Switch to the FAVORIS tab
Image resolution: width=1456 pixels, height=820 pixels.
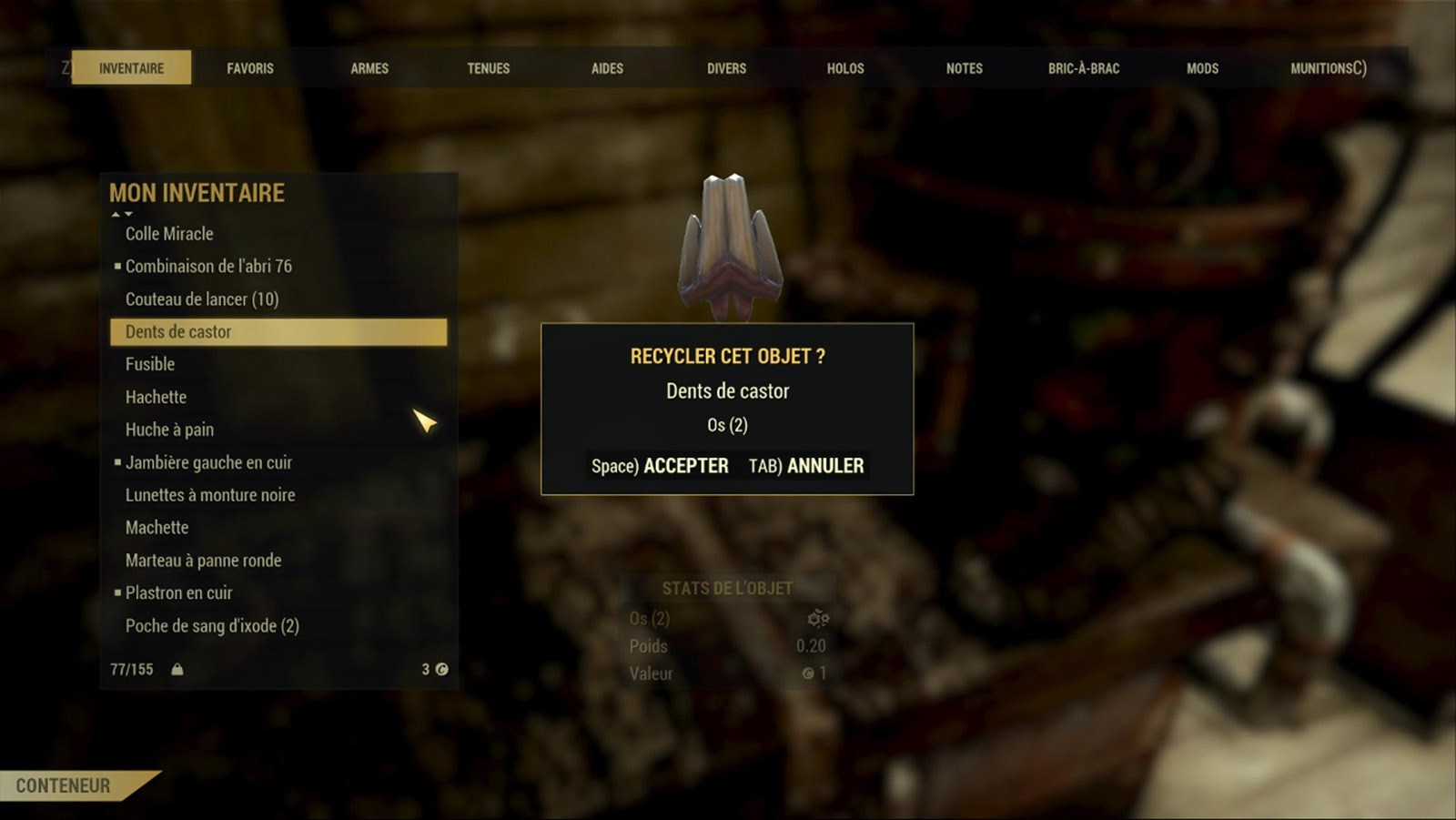pos(250,68)
